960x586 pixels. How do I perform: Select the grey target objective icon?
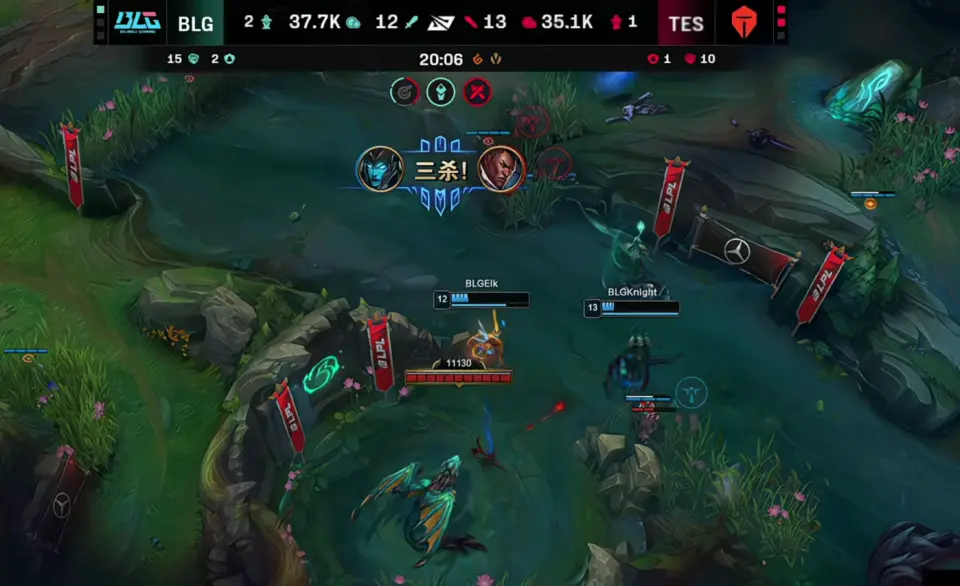click(x=404, y=92)
